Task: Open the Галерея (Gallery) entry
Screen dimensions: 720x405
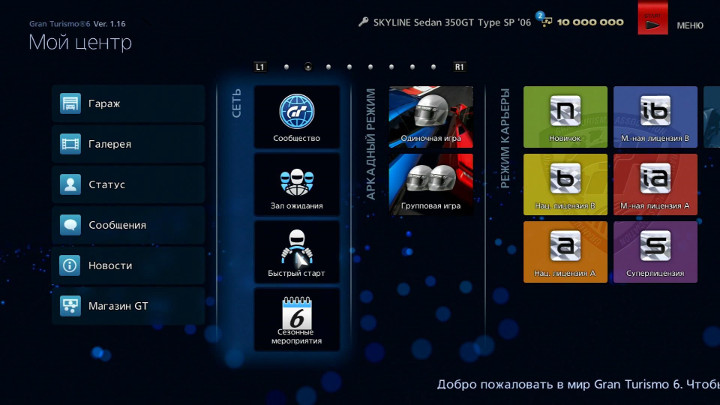Action: [x=128, y=144]
